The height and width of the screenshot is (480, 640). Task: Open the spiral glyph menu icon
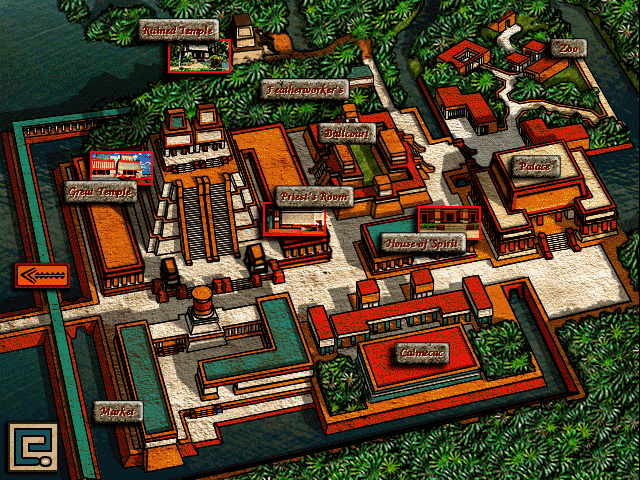pos(31,447)
